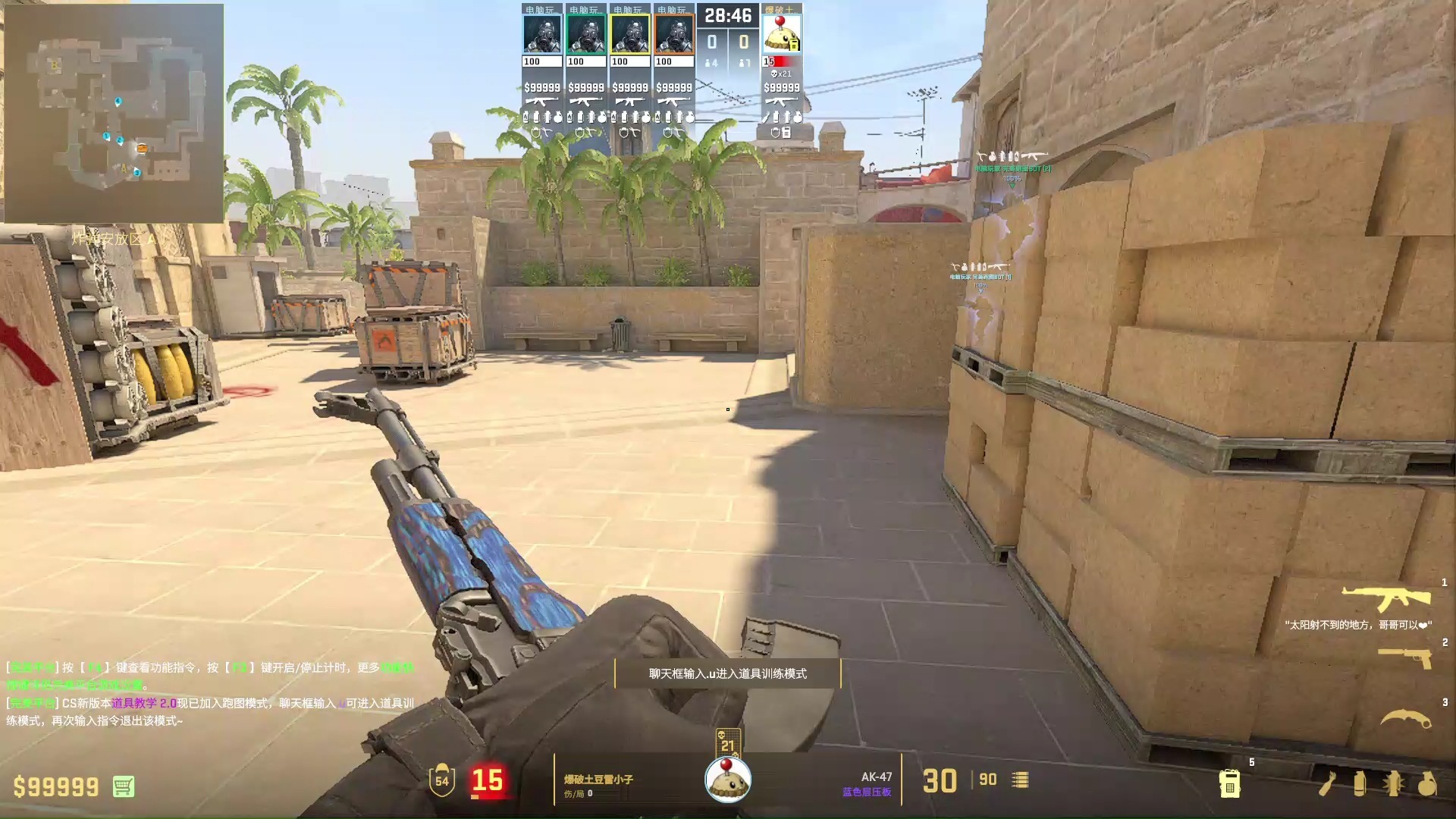The image size is (1456, 819).
Task: Click the kevlar armor shield icon
Action: coord(441,780)
